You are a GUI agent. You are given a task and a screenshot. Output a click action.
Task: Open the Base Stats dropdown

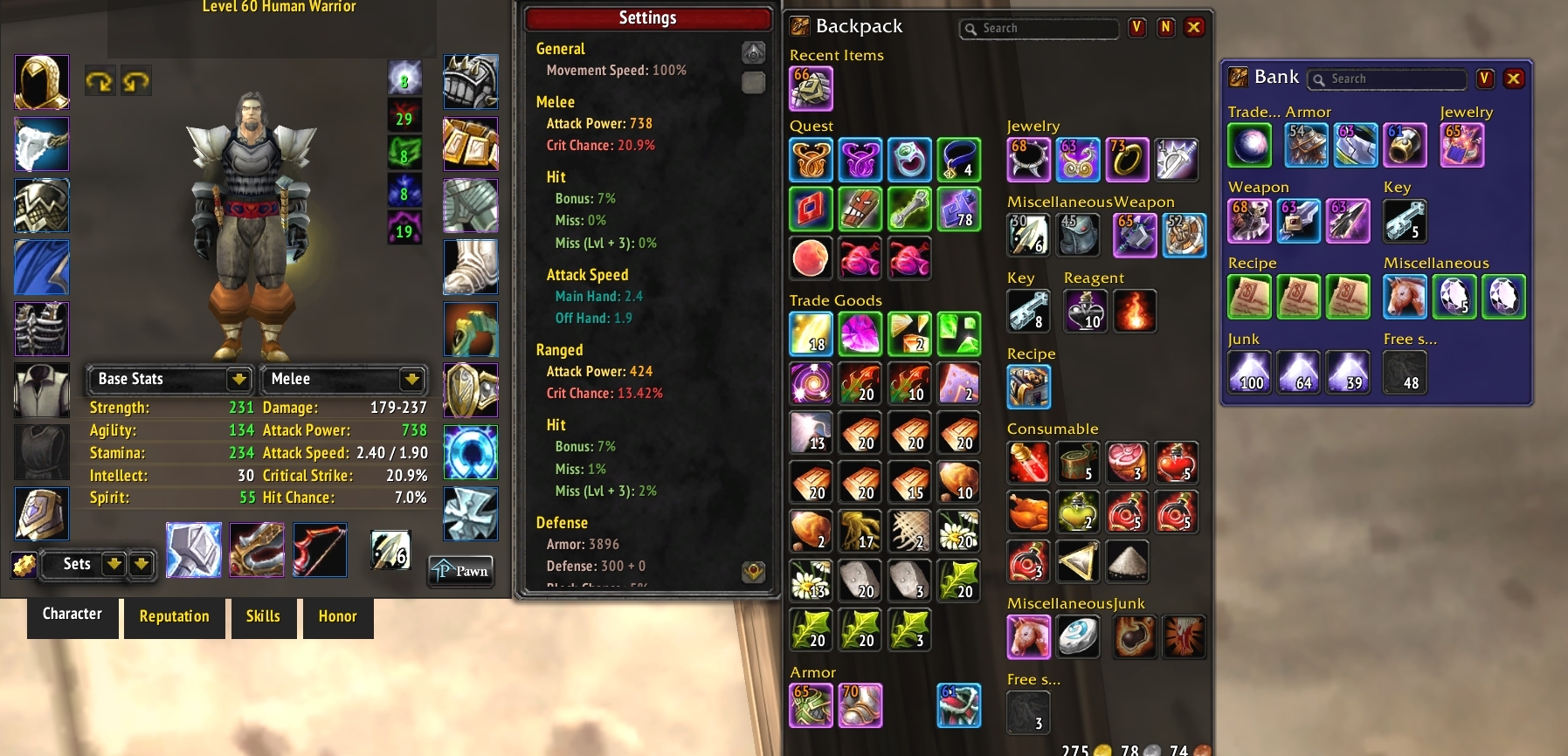pyautogui.click(x=169, y=379)
